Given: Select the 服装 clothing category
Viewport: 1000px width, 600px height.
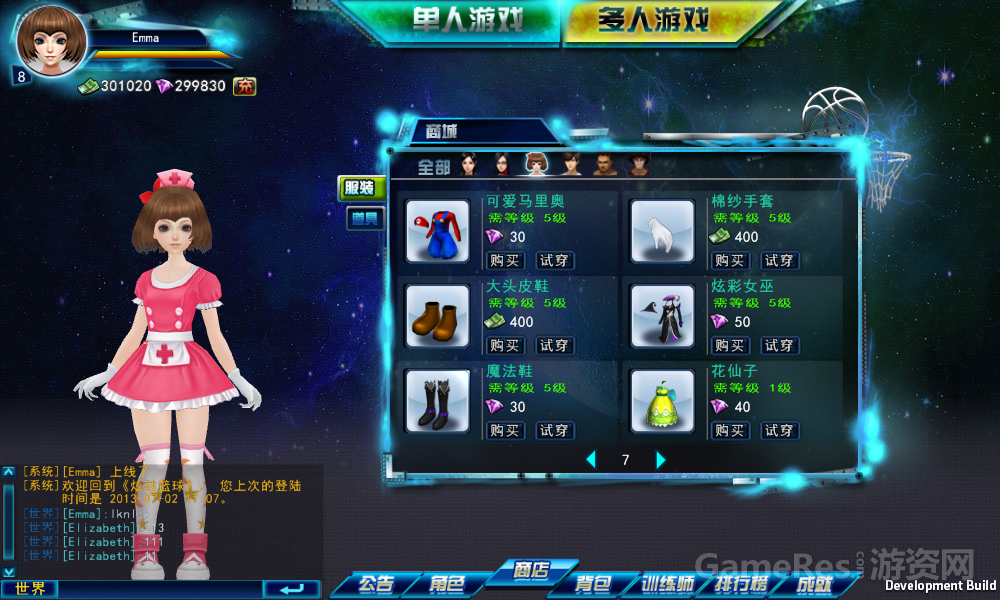Looking at the screenshot, I should 359,187.
